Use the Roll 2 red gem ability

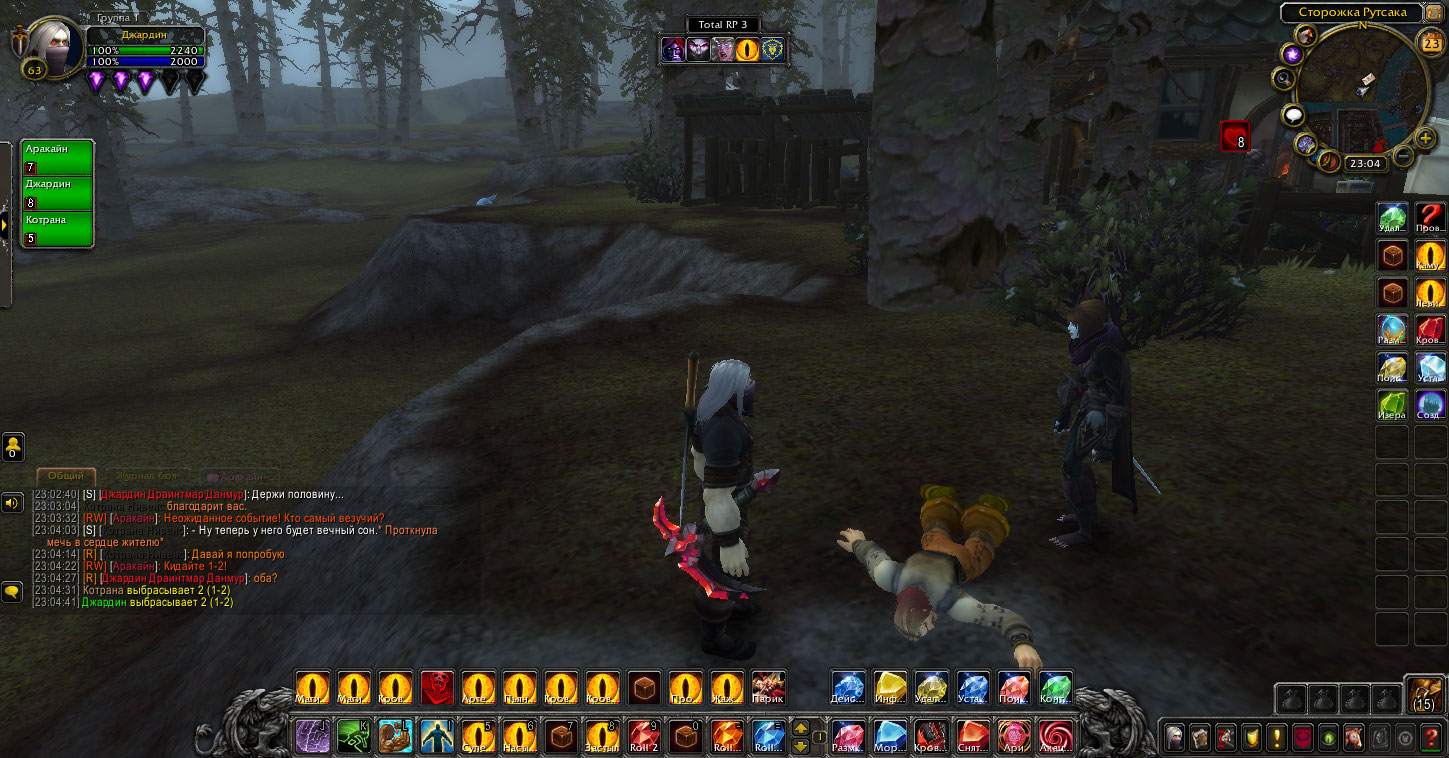(644, 738)
